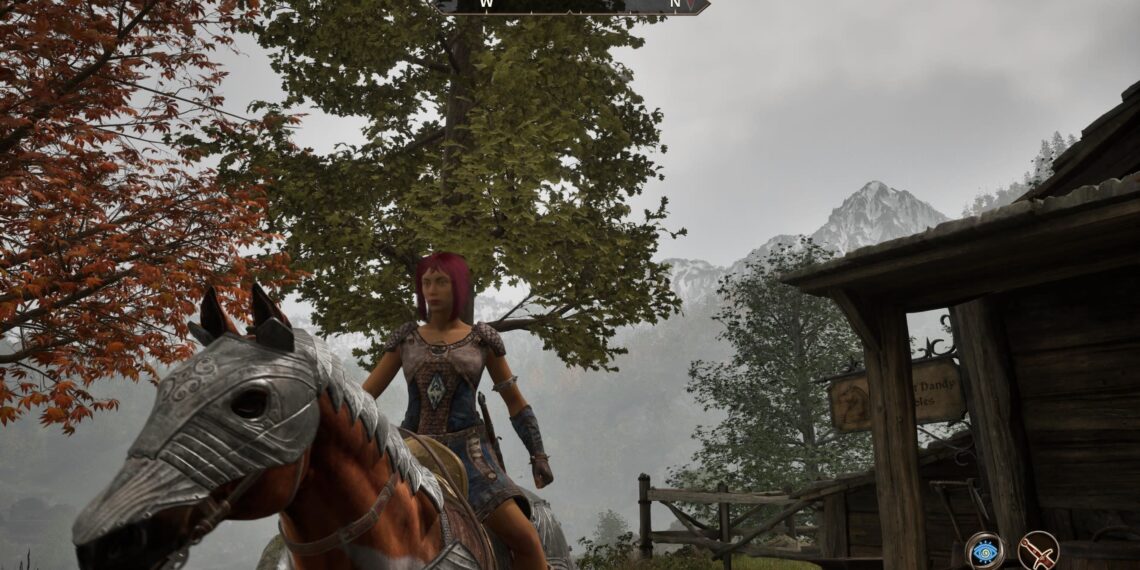The width and height of the screenshot is (1140, 570).
Task: Select the blue eye spell icon
Action: (984, 551)
